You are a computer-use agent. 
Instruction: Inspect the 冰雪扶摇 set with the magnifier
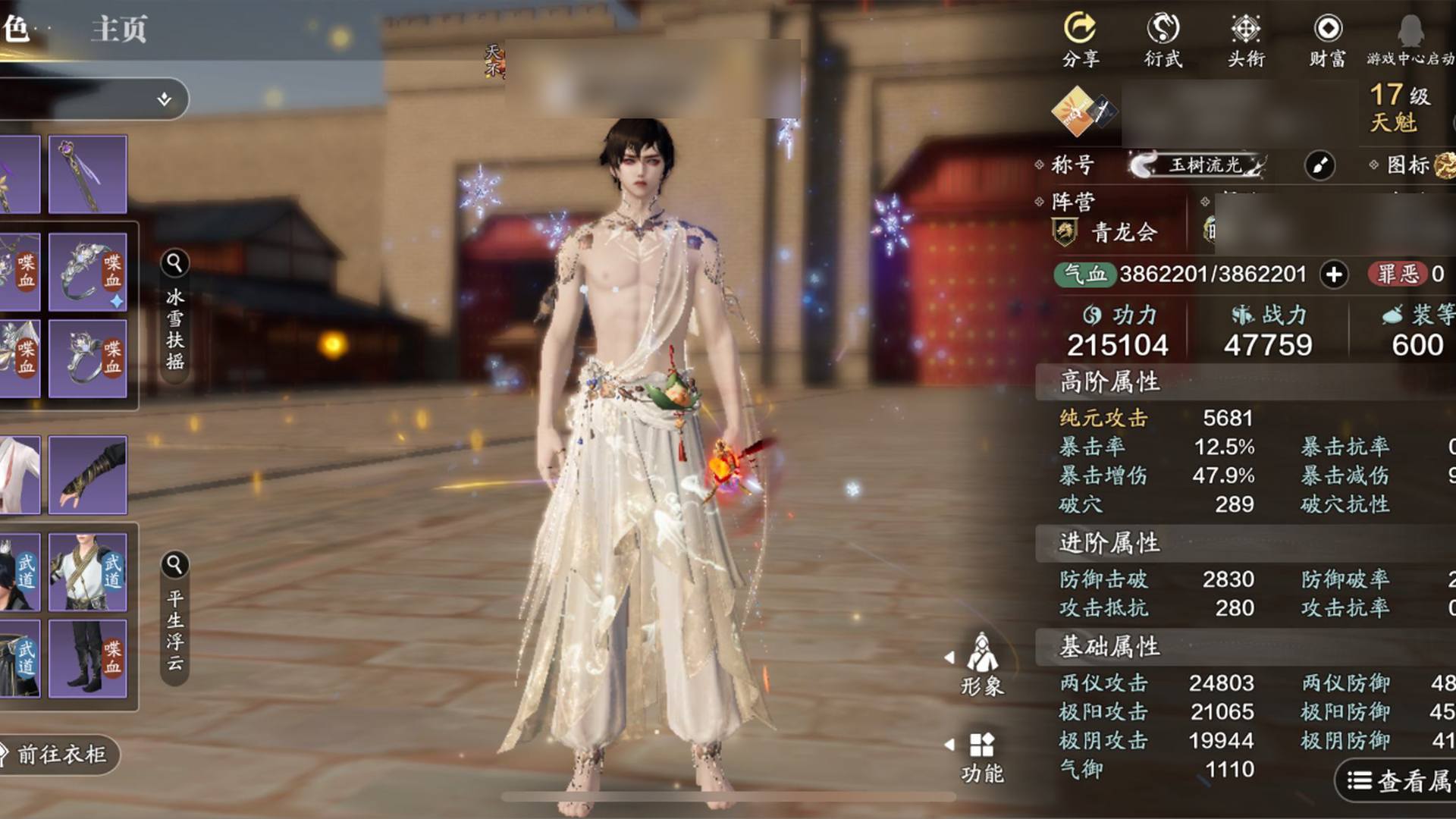(174, 263)
